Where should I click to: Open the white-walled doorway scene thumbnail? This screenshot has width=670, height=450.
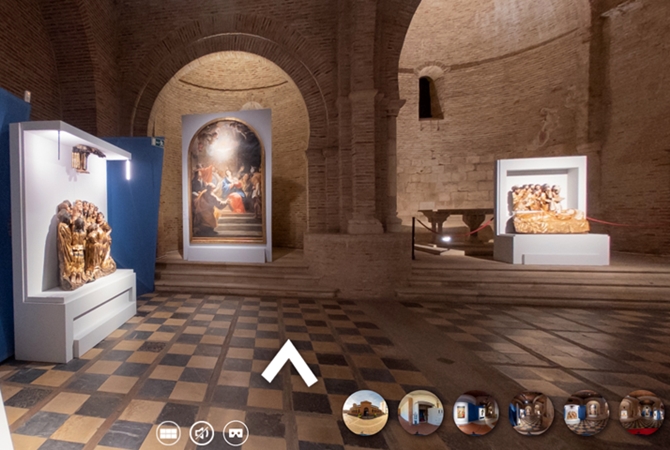pyautogui.click(x=420, y=412)
